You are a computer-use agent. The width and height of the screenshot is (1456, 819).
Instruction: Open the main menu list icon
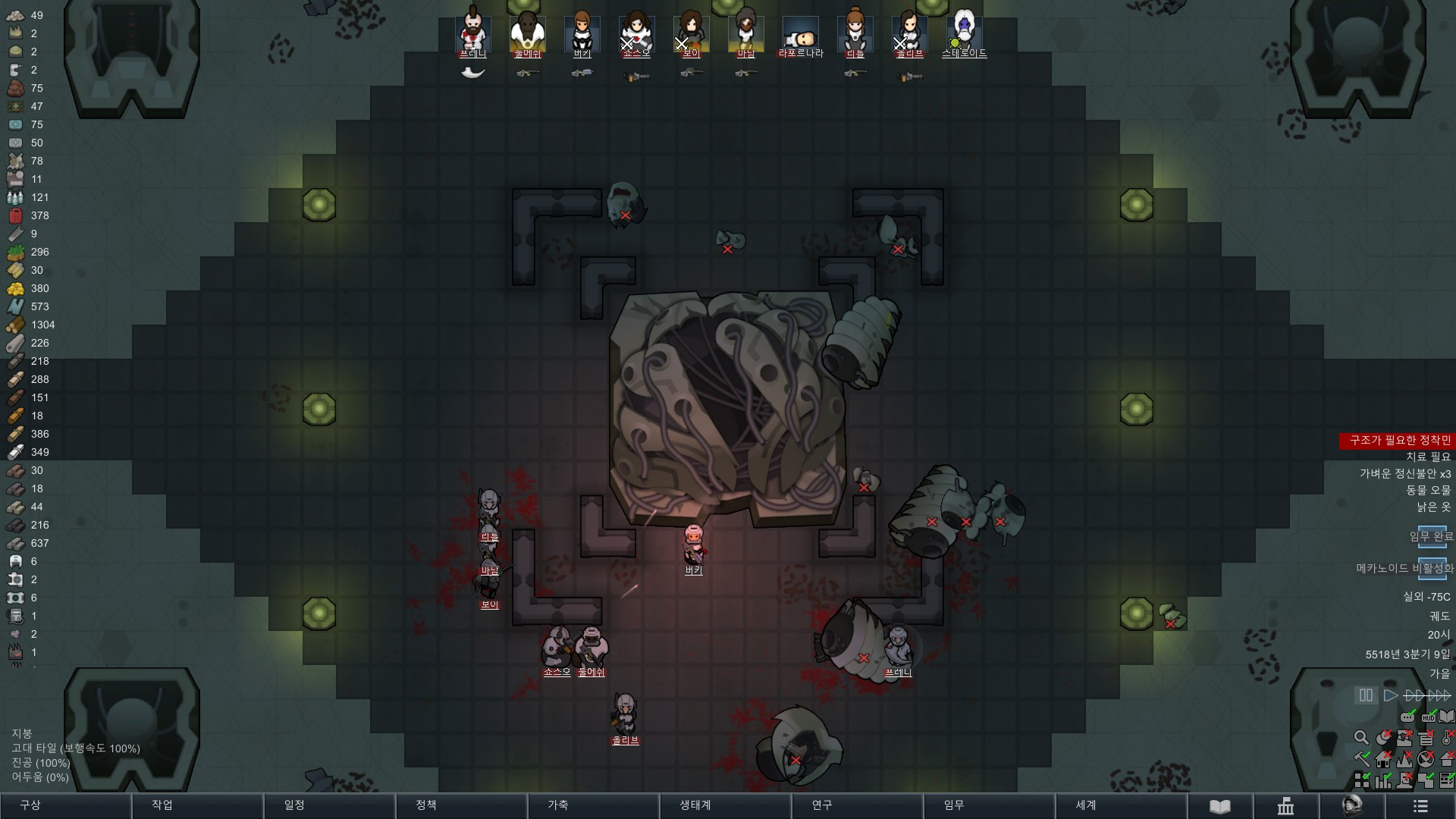pyautogui.click(x=1421, y=806)
